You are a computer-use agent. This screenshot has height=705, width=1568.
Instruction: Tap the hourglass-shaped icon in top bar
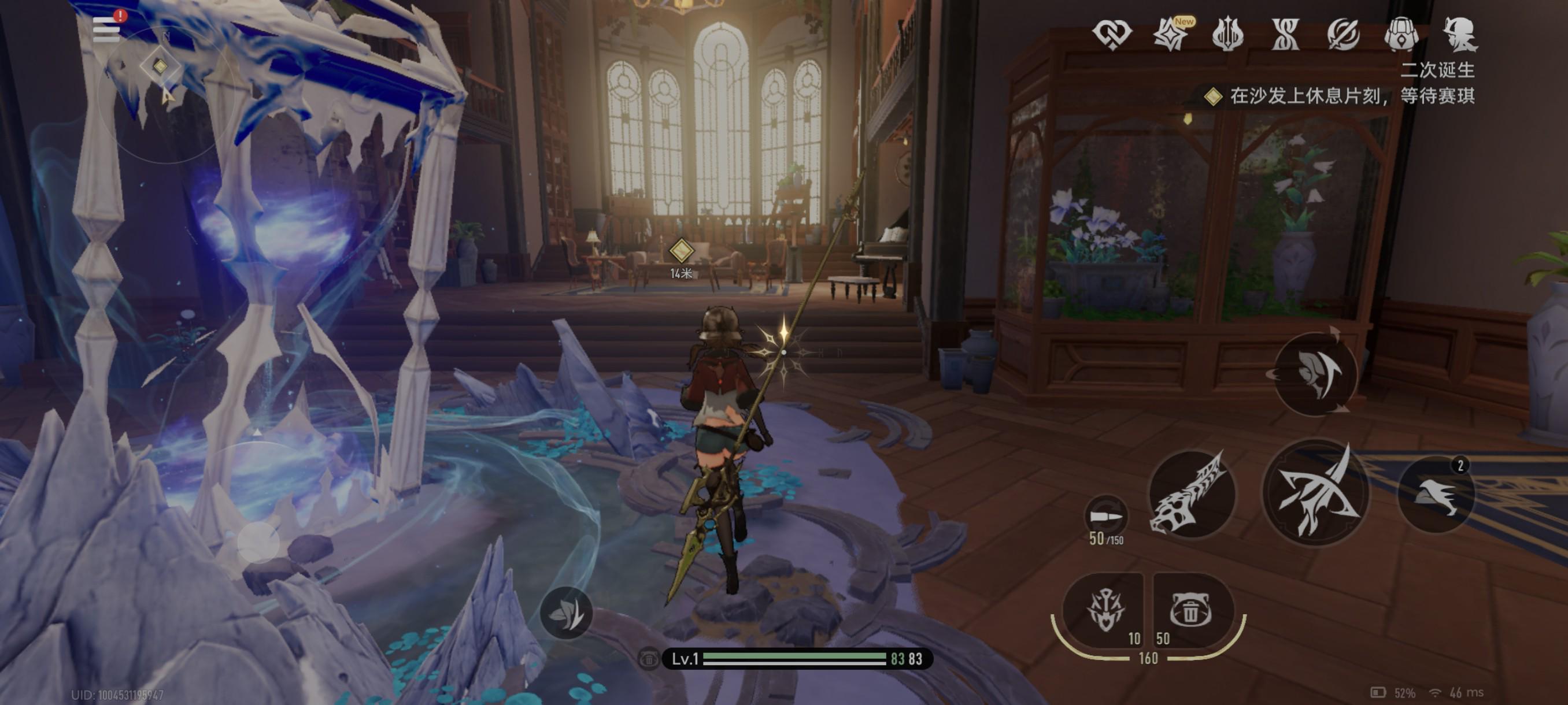[1286, 34]
